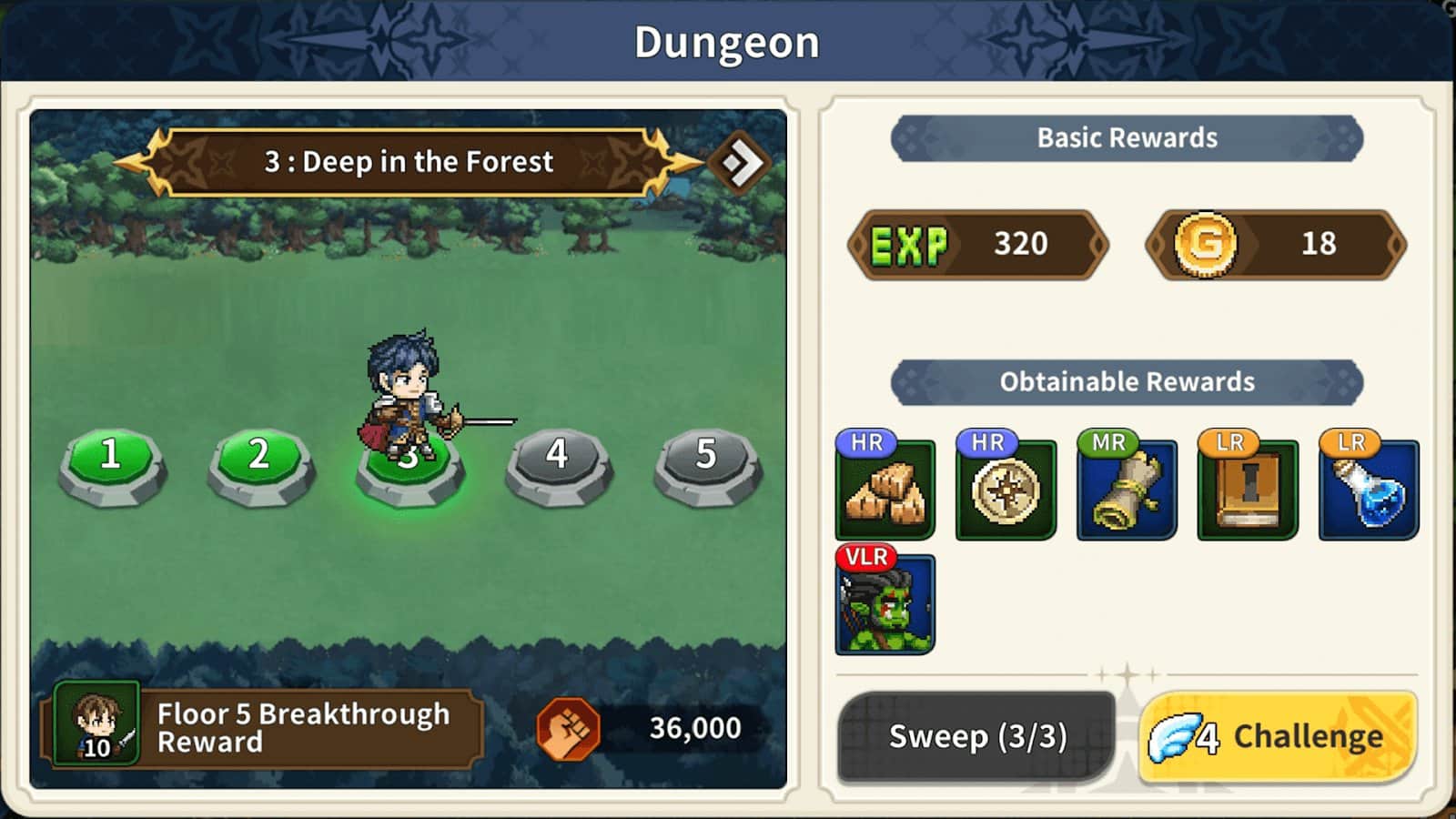Go to the next dungeon with the arrow

(x=740, y=163)
